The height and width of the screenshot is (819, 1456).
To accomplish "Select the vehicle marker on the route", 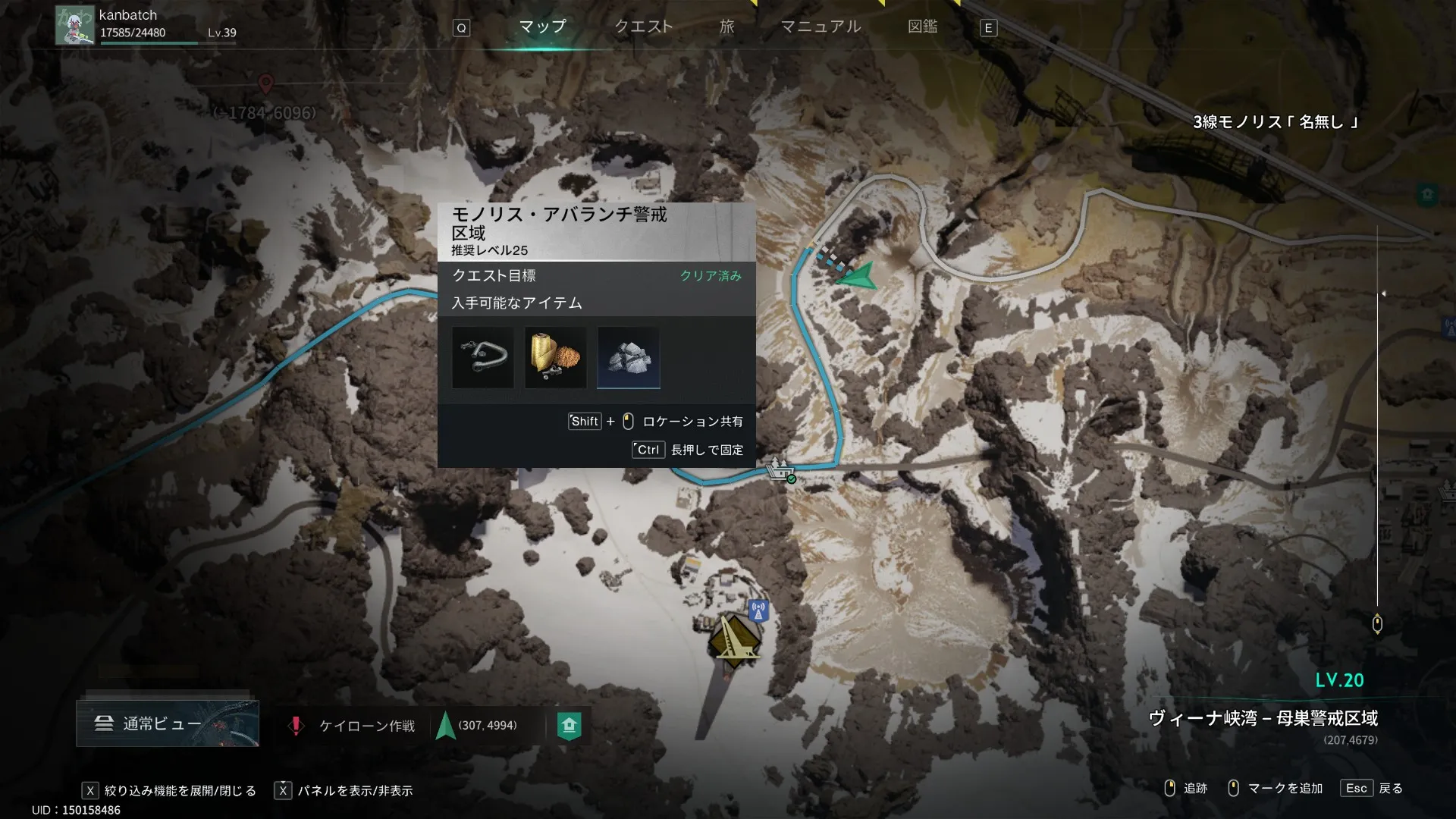I will tap(780, 470).
